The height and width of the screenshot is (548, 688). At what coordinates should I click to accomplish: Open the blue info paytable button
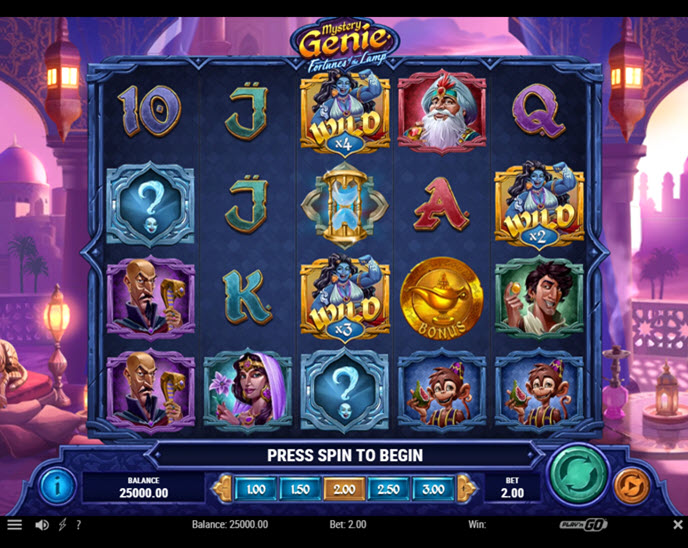pos(57,486)
